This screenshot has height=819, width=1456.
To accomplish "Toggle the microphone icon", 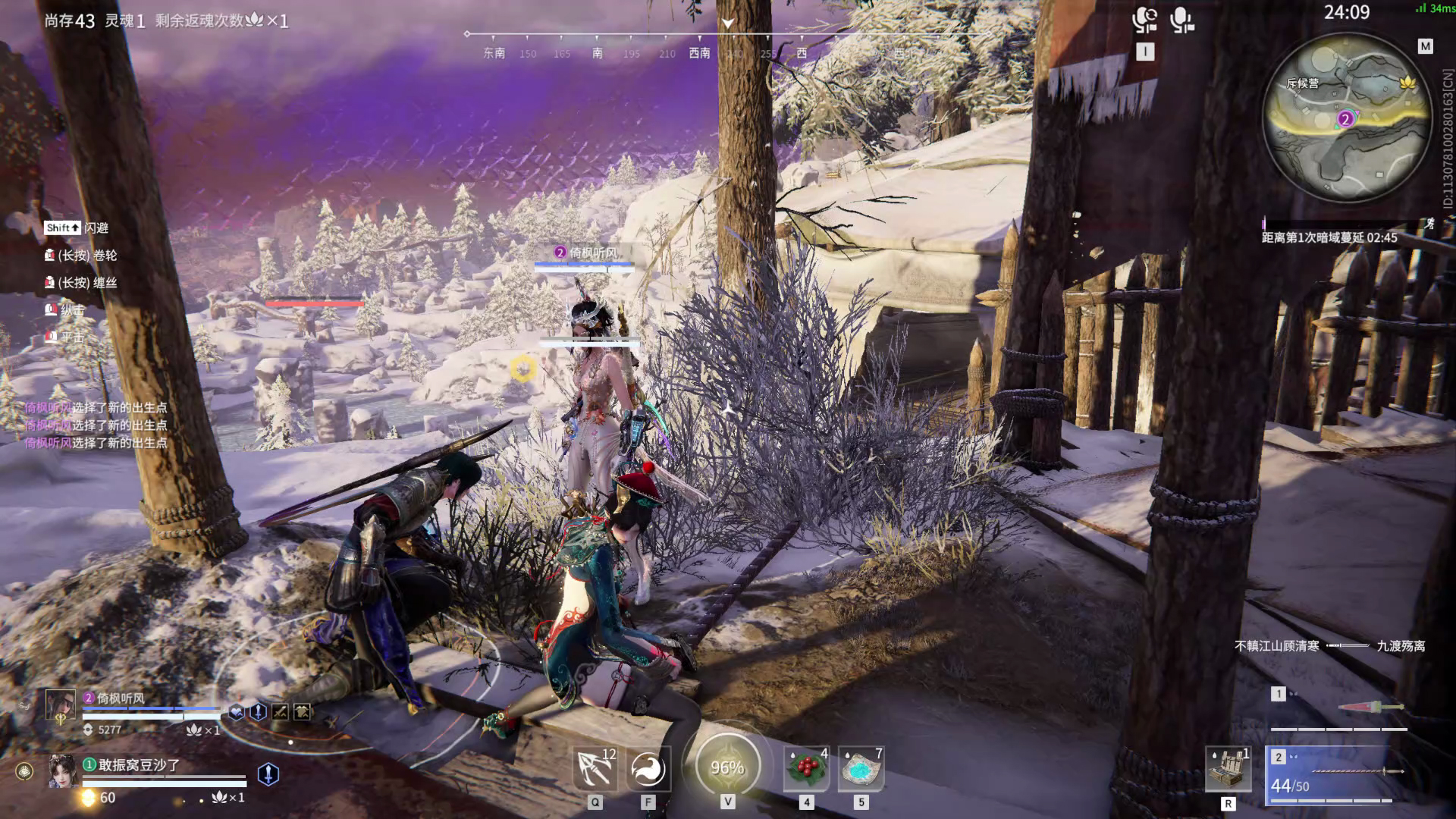I will pos(1181,20).
